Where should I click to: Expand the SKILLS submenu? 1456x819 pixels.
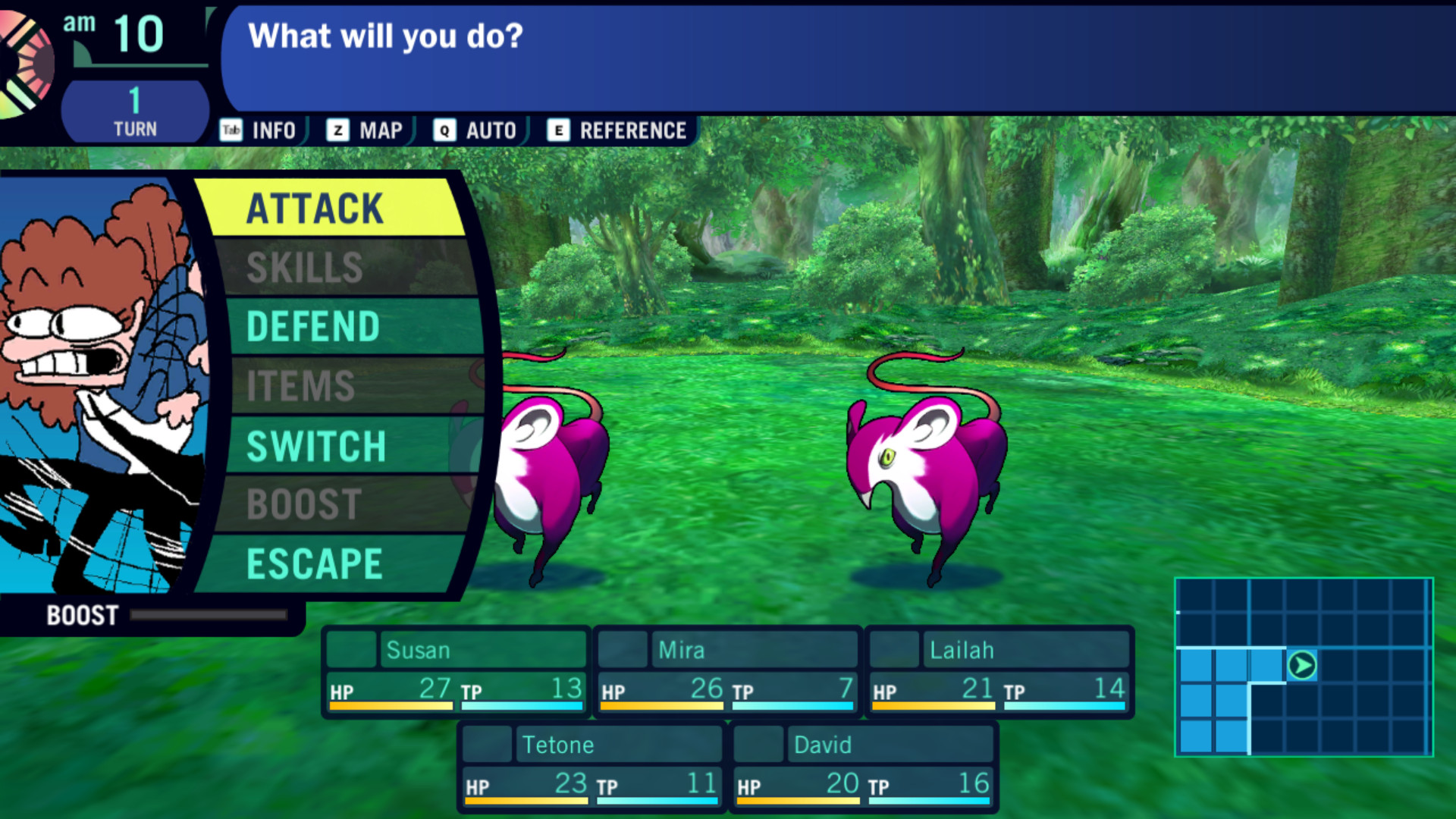click(303, 267)
